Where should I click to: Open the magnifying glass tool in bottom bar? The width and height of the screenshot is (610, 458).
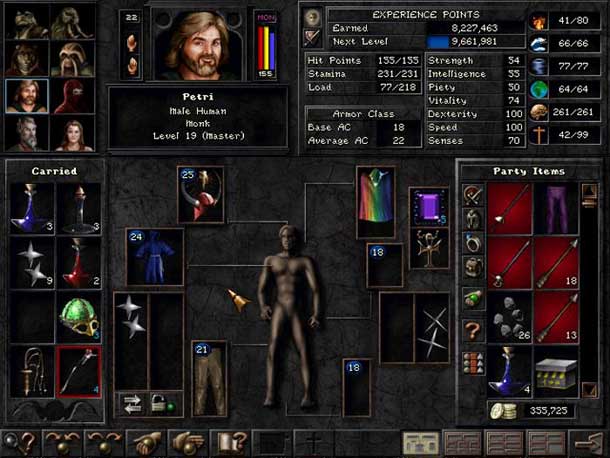pos(15,441)
